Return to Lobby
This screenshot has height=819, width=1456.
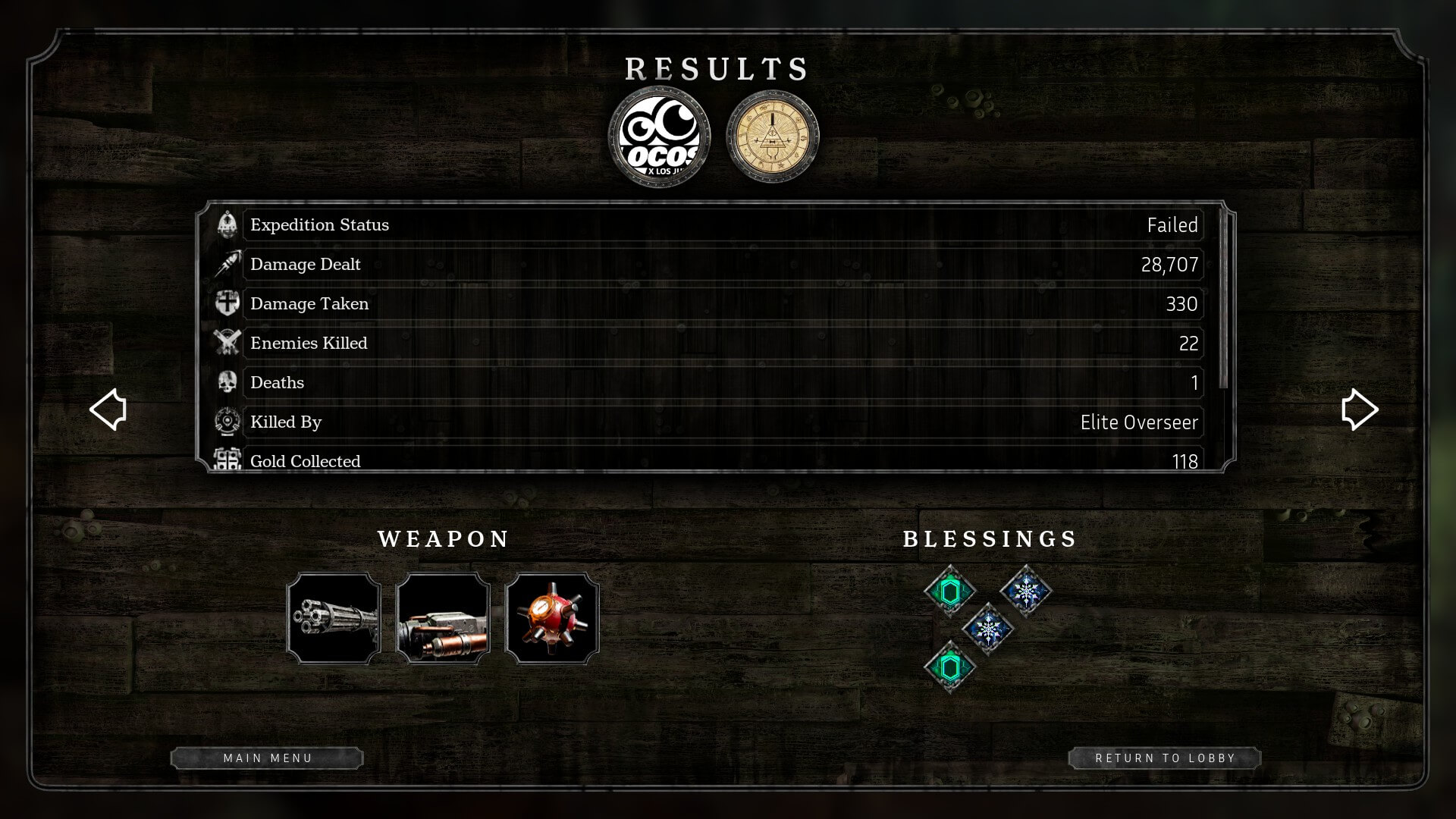coord(1165,758)
